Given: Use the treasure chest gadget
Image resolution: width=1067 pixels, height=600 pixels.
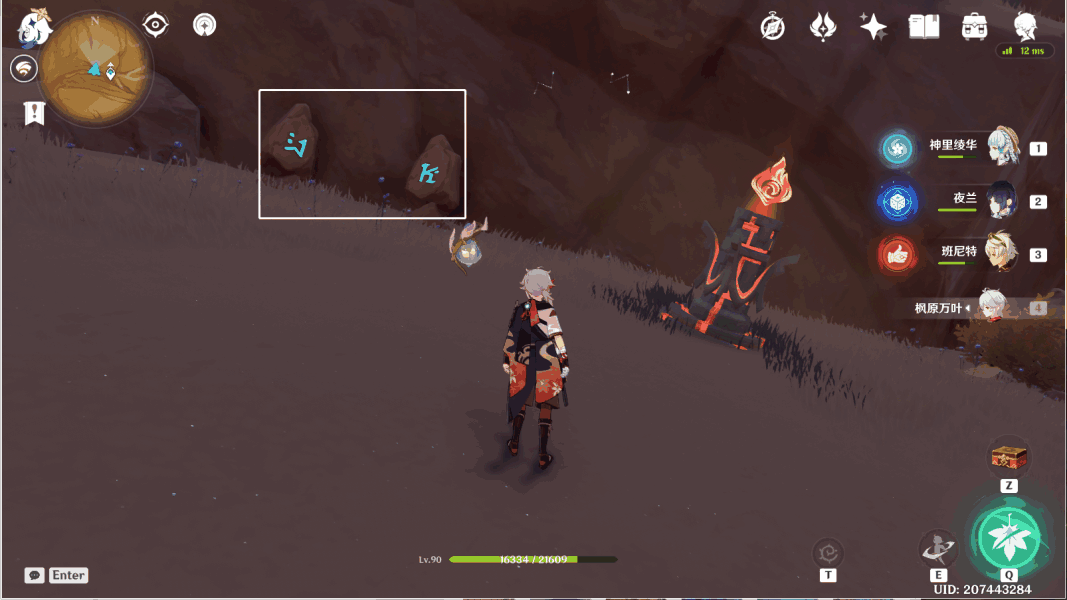Looking at the screenshot, I should coord(1009,457).
